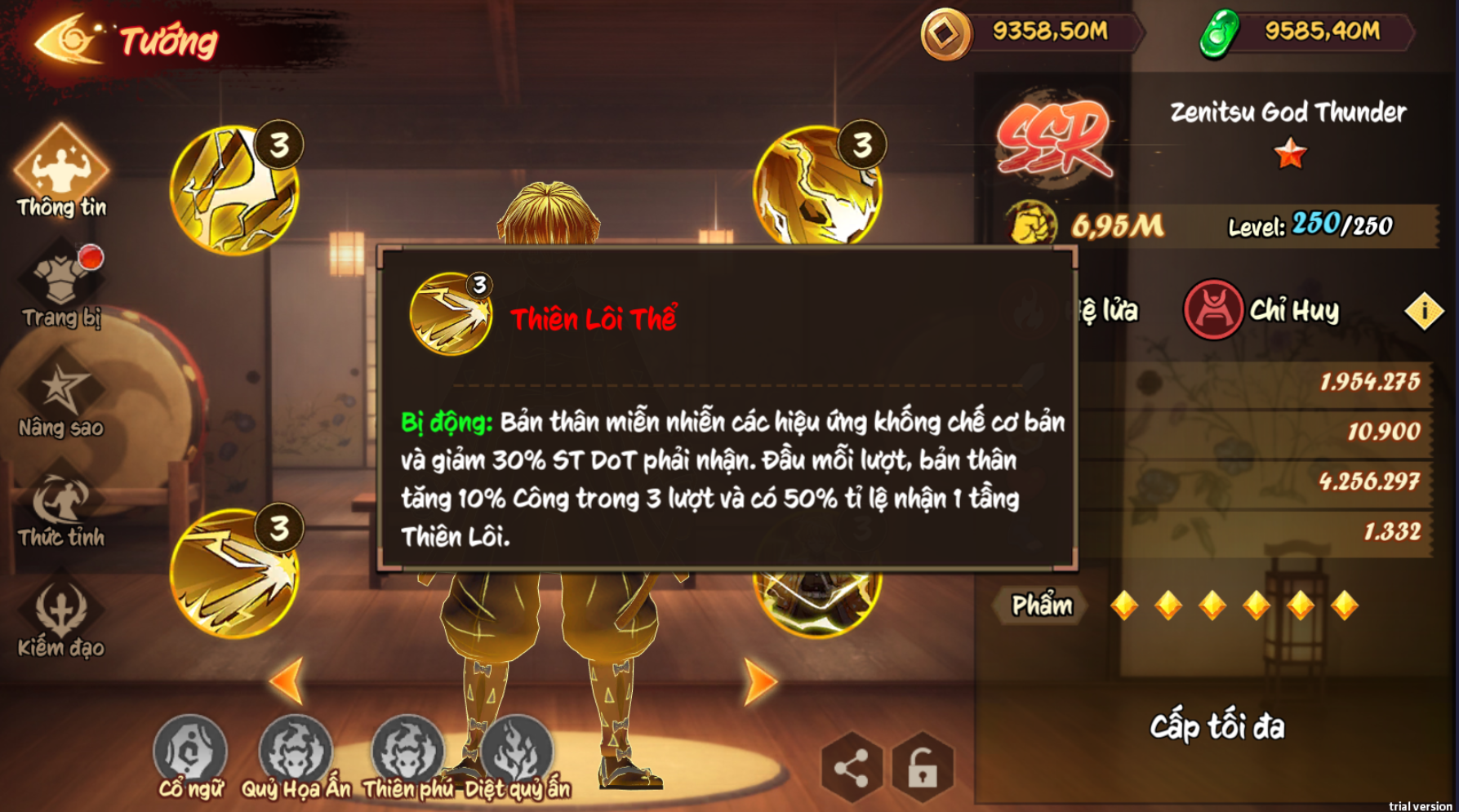The width and height of the screenshot is (1459, 812).
Task: Open the Thông tin tab
Action: pyautogui.click(x=61, y=173)
